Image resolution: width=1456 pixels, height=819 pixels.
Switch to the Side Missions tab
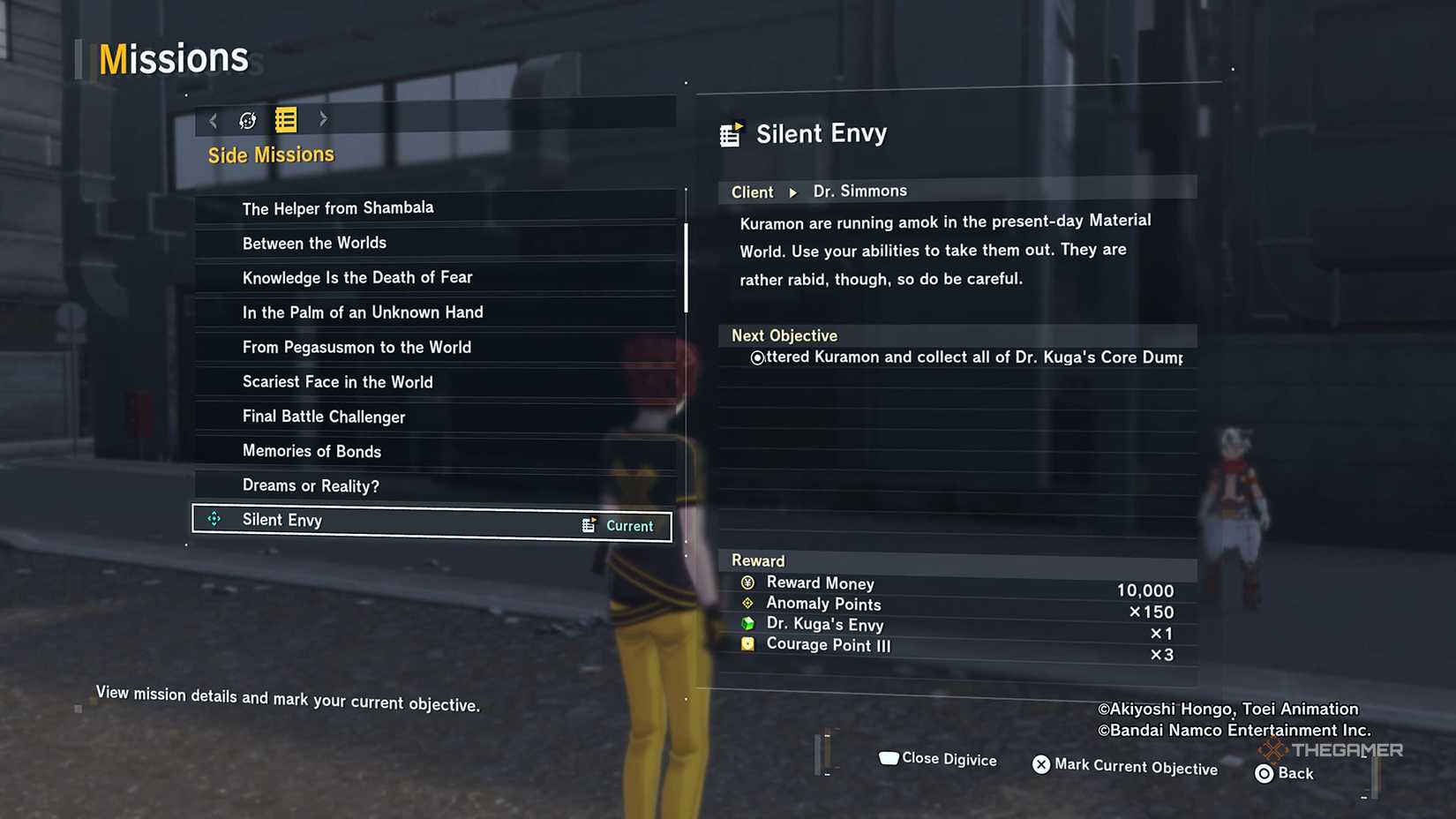coord(271,154)
